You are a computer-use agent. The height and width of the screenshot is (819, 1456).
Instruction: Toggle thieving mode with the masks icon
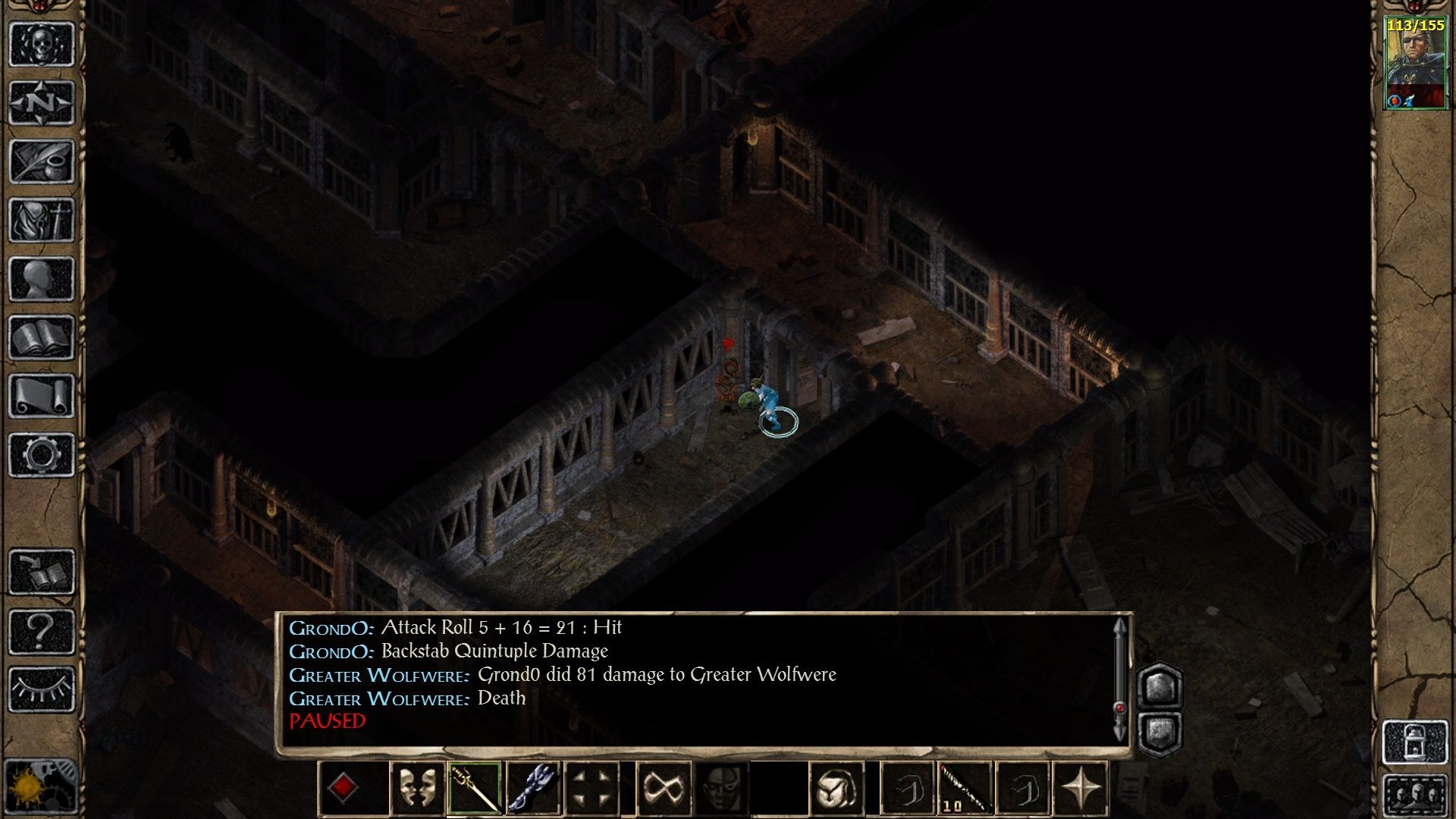[x=416, y=789]
